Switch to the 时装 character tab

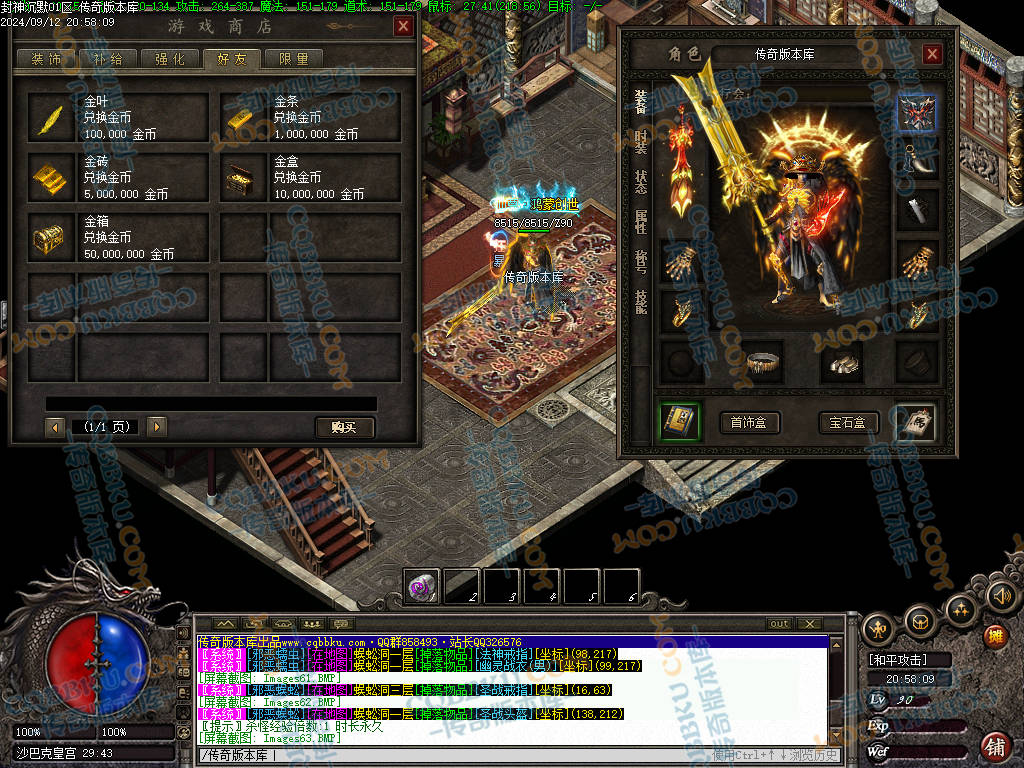pyautogui.click(x=641, y=142)
